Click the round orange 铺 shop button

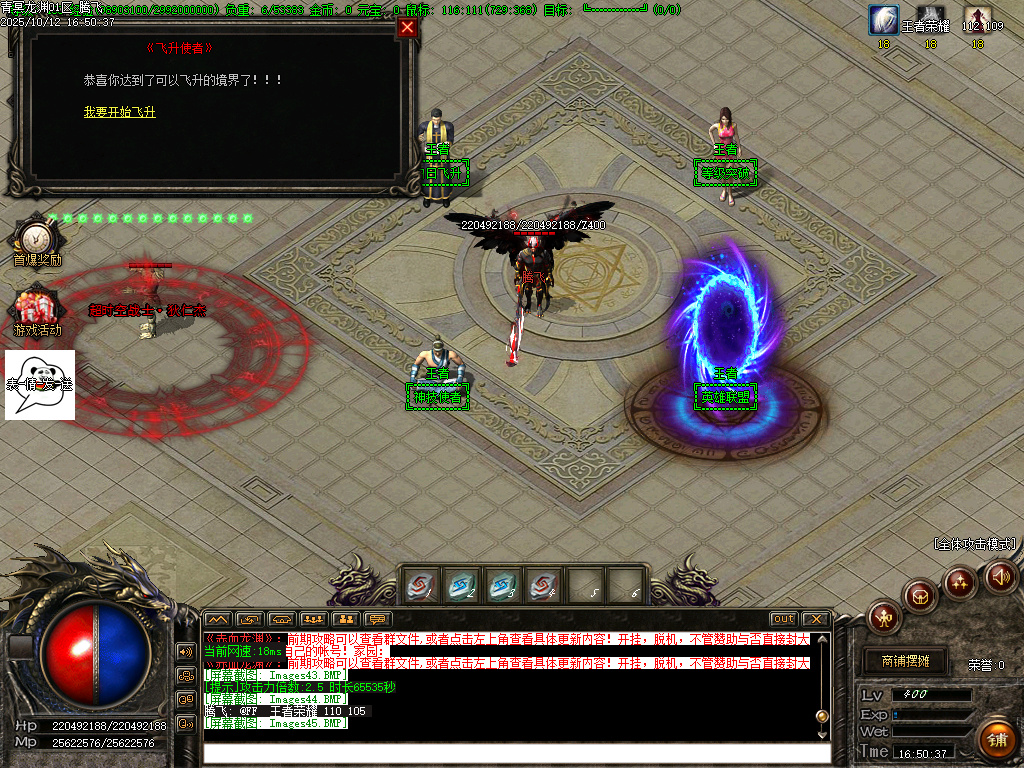click(x=996, y=740)
